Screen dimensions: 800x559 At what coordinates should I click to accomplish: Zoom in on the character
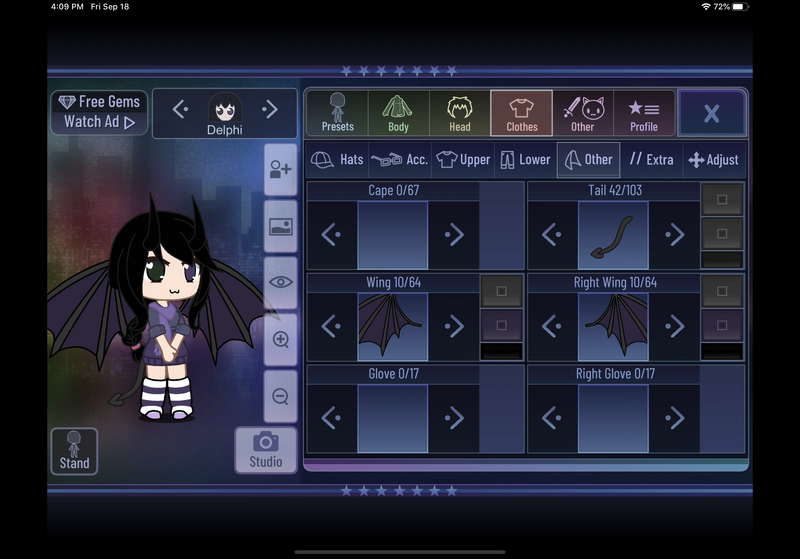click(281, 339)
